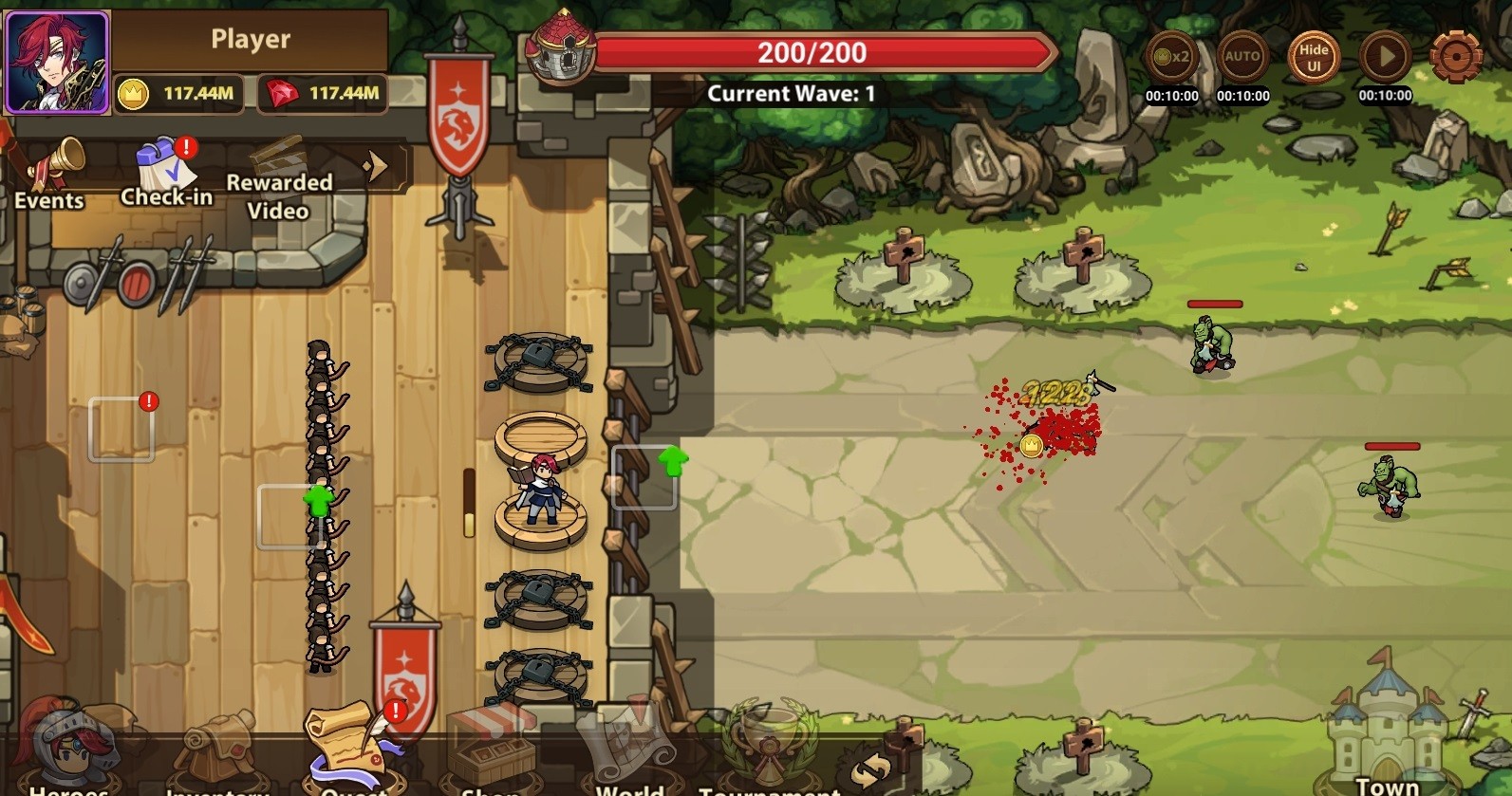
Task: Open the Inventory backpack
Action: [x=215, y=756]
